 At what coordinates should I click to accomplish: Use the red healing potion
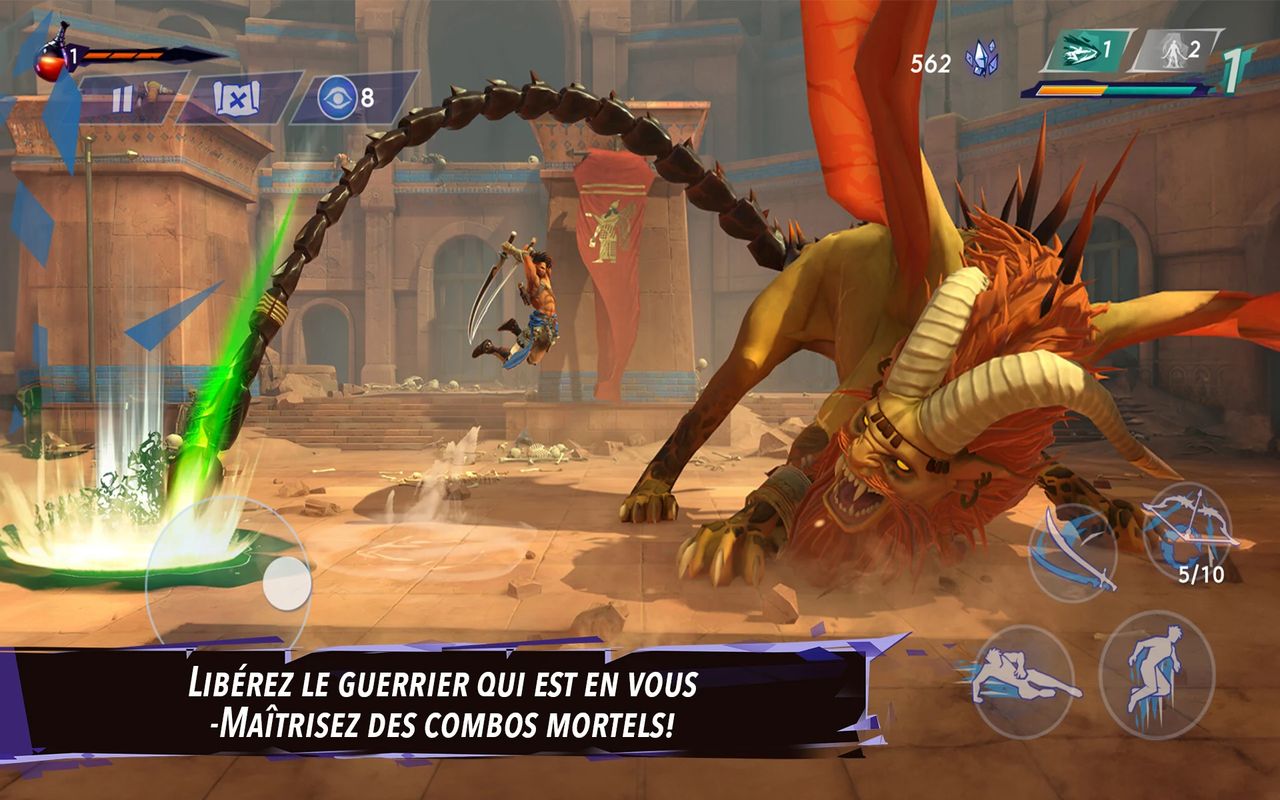point(51,58)
